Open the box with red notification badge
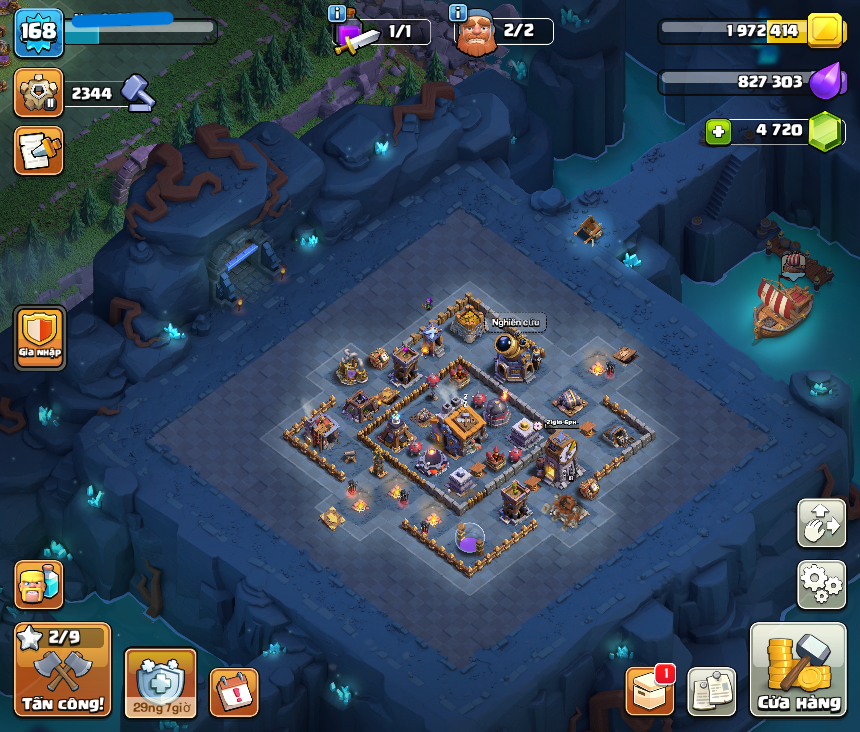Screen dimensions: 860x732 (649, 691)
